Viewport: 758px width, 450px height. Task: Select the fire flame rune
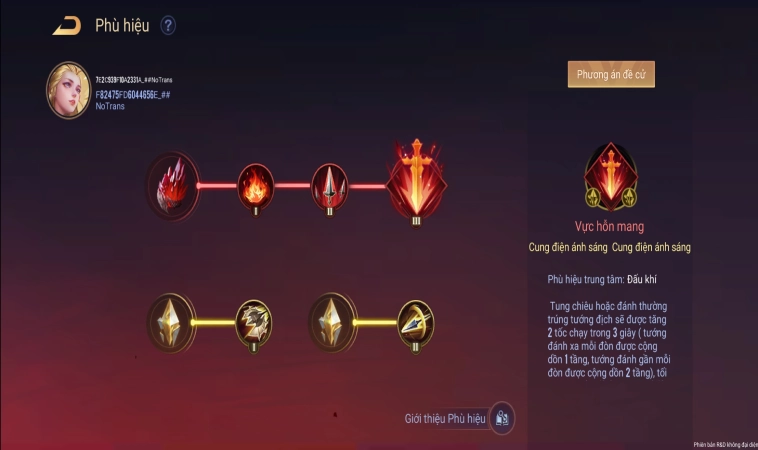pyautogui.click(x=256, y=185)
